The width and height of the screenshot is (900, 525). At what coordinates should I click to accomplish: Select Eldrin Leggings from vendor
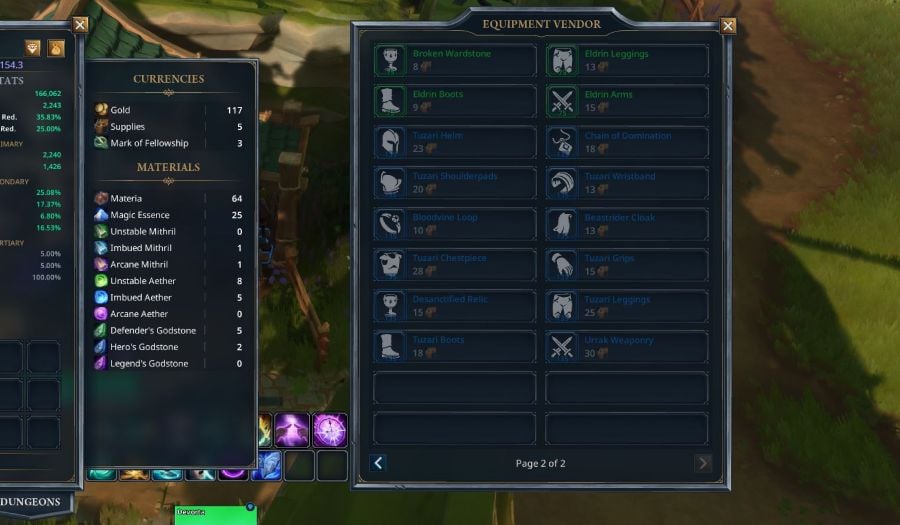coord(627,60)
